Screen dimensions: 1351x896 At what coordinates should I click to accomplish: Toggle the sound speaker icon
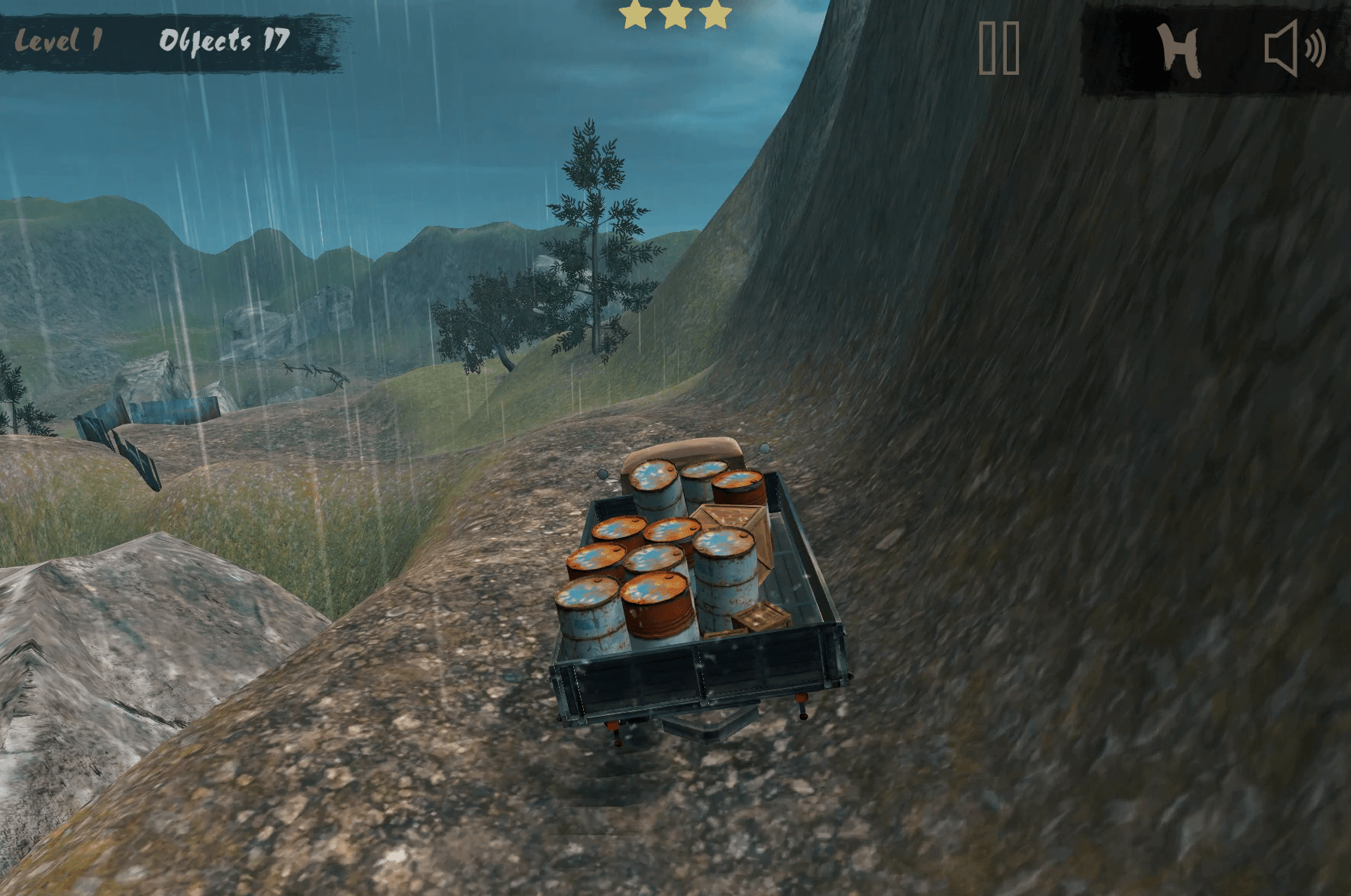click(x=1294, y=49)
